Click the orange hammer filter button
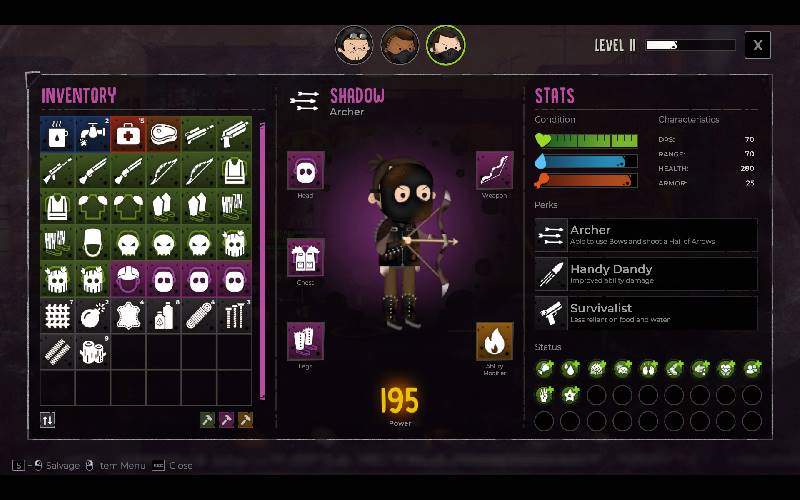This screenshot has height=500, width=800. coord(245,420)
